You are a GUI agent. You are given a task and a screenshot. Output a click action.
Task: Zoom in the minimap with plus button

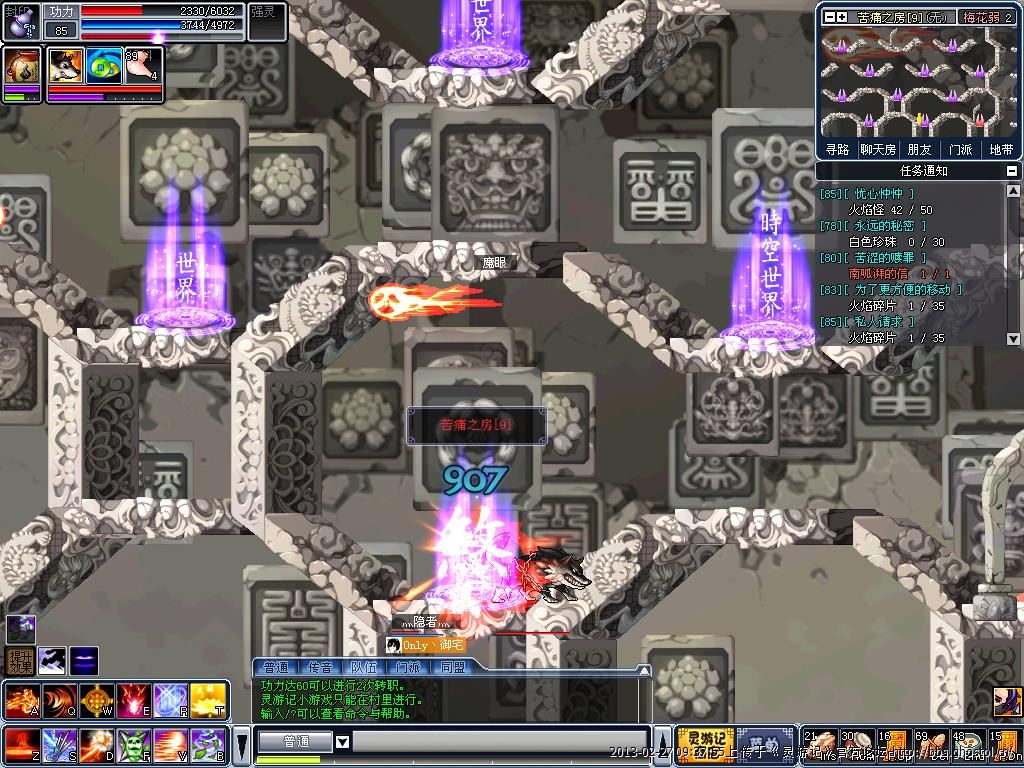(842, 17)
